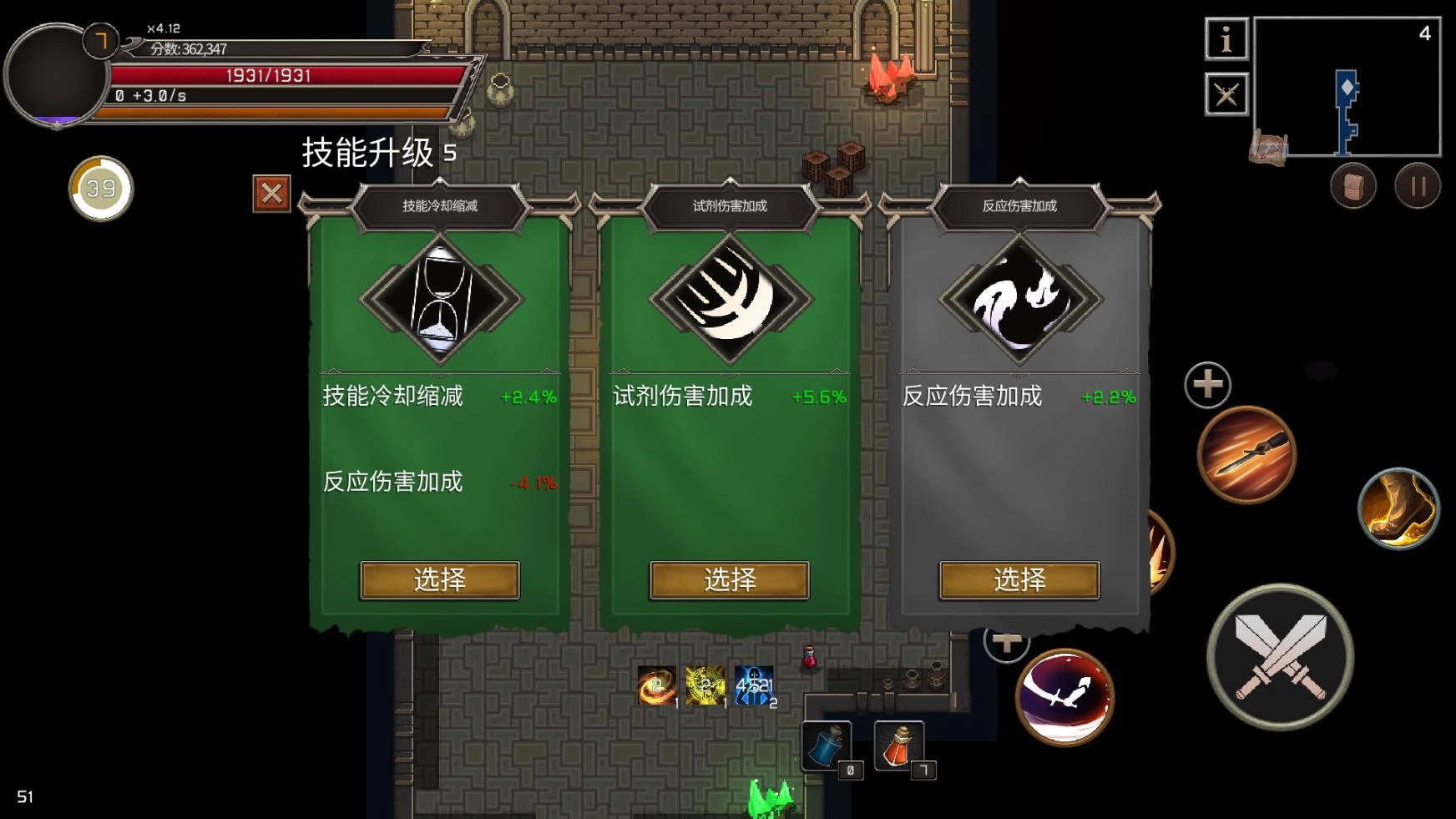Tap the flaming dagger attack skill

(1246, 455)
